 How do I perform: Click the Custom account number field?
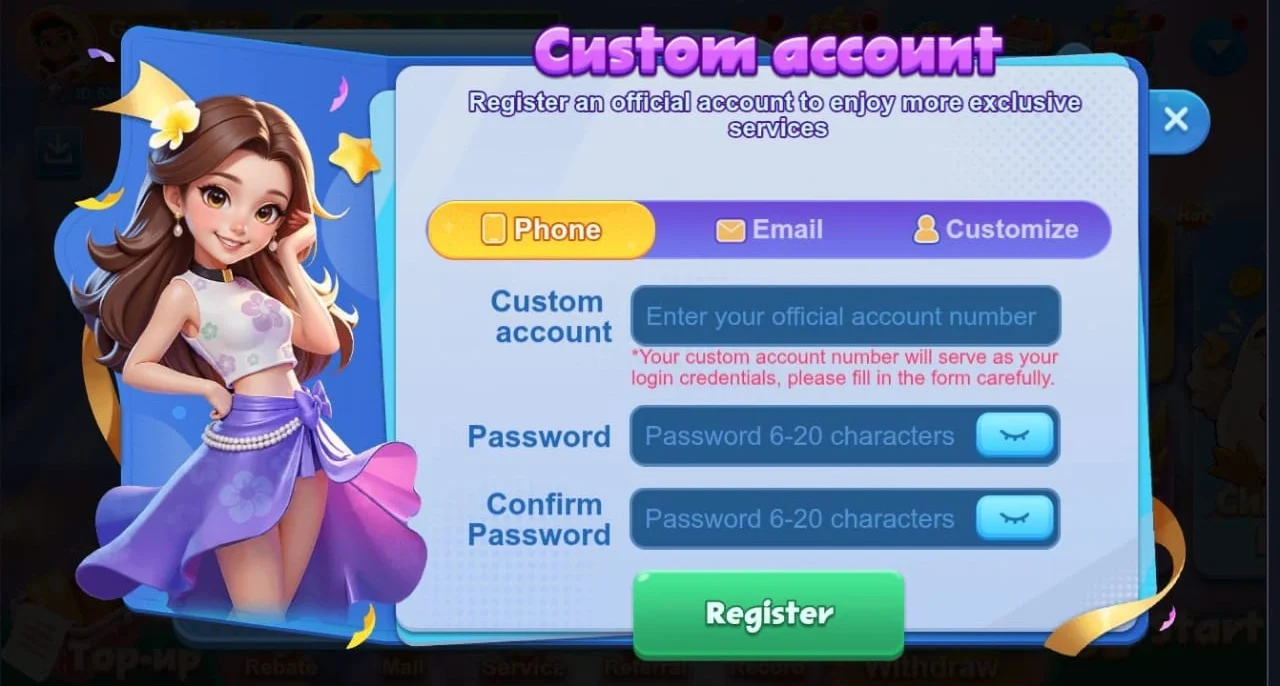[x=845, y=317]
